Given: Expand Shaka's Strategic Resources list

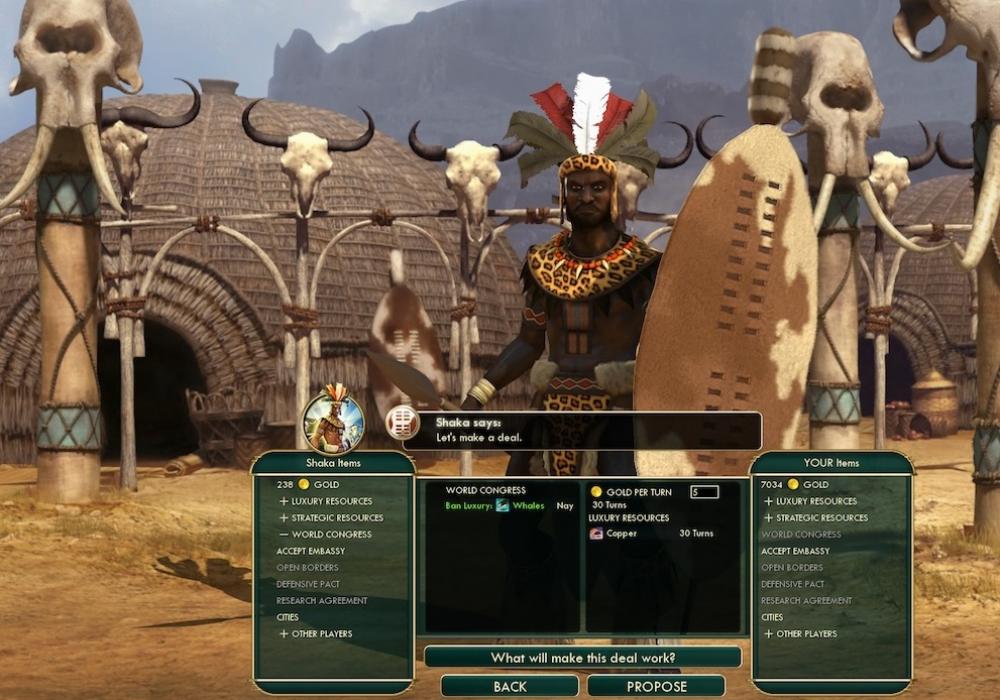Looking at the screenshot, I should point(331,518).
